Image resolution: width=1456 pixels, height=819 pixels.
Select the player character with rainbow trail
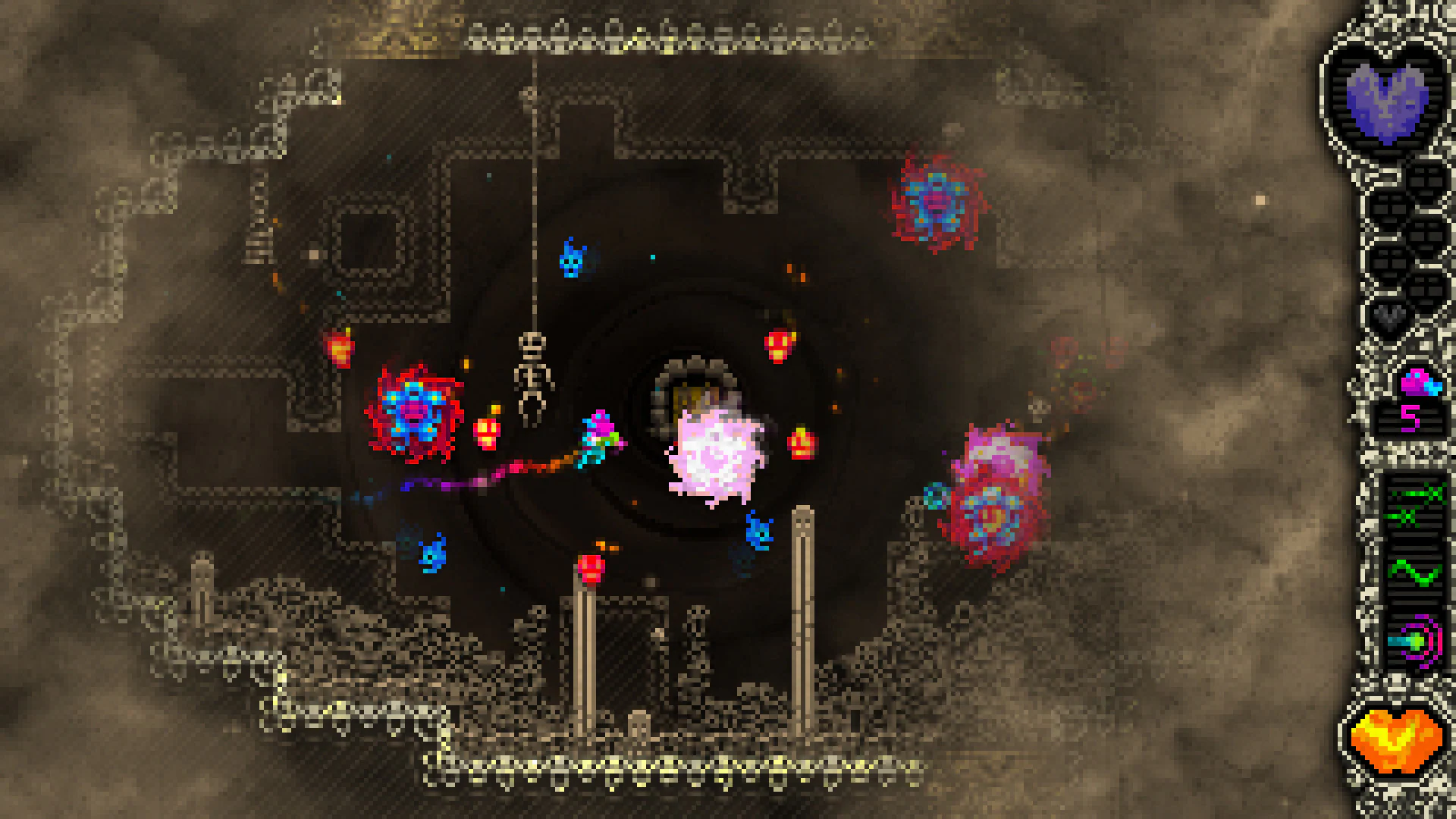pos(599,436)
